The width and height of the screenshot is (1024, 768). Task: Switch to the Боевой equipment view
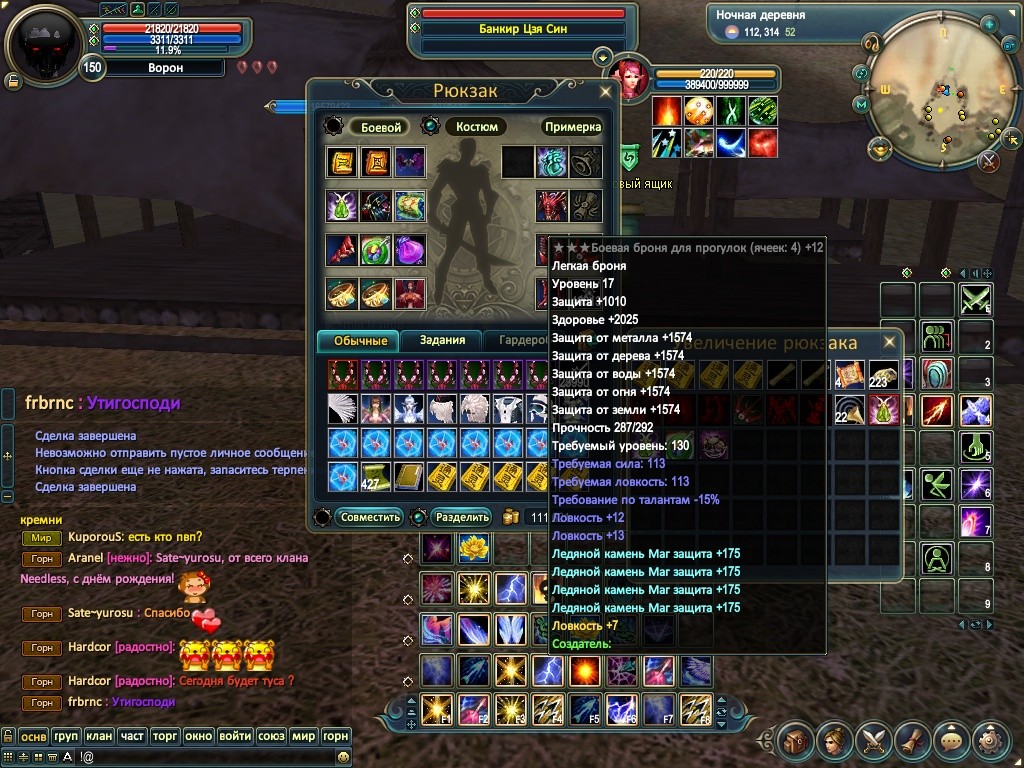coord(380,127)
